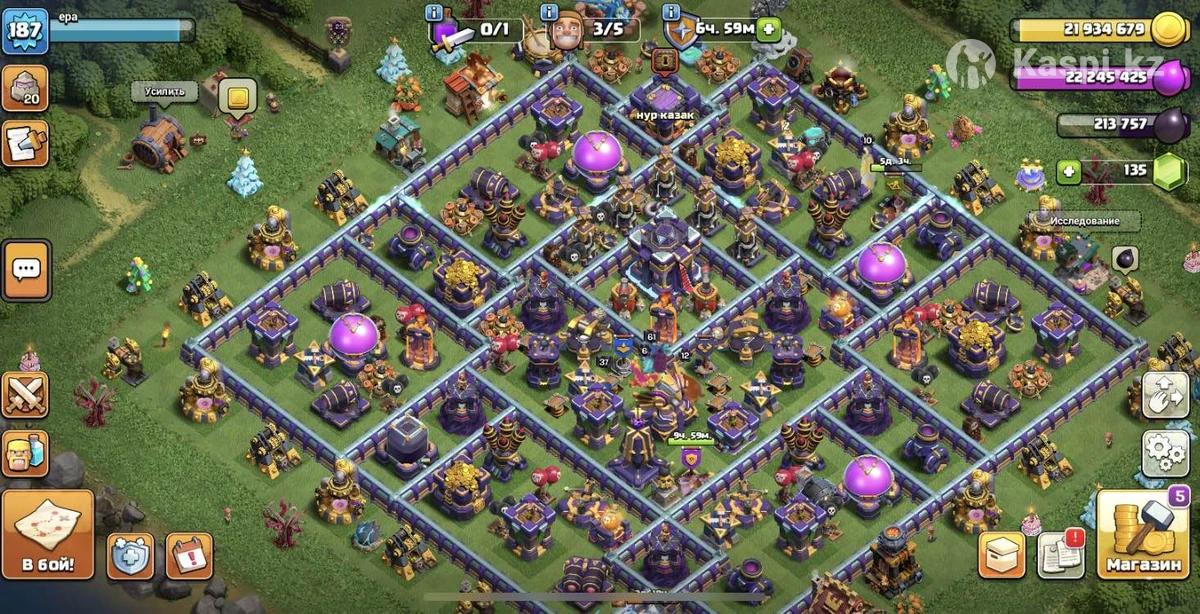This screenshot has width=1200, height=614.
Task: Open the scroll icon below the trophy button
Action: pyautogui.click(x=25, y=143)
